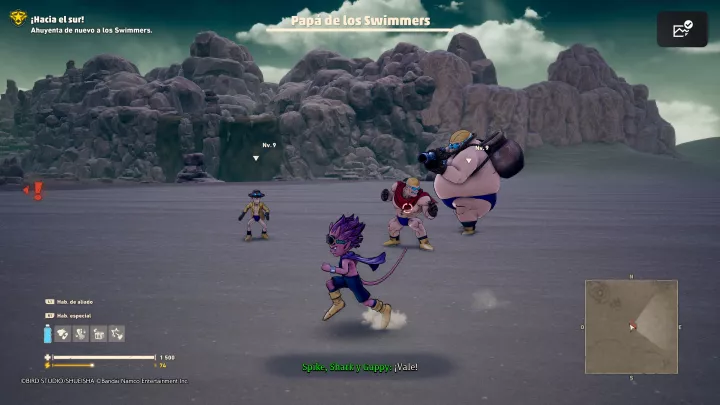Select the chest-shaped skill icon

tap(99, 334)
